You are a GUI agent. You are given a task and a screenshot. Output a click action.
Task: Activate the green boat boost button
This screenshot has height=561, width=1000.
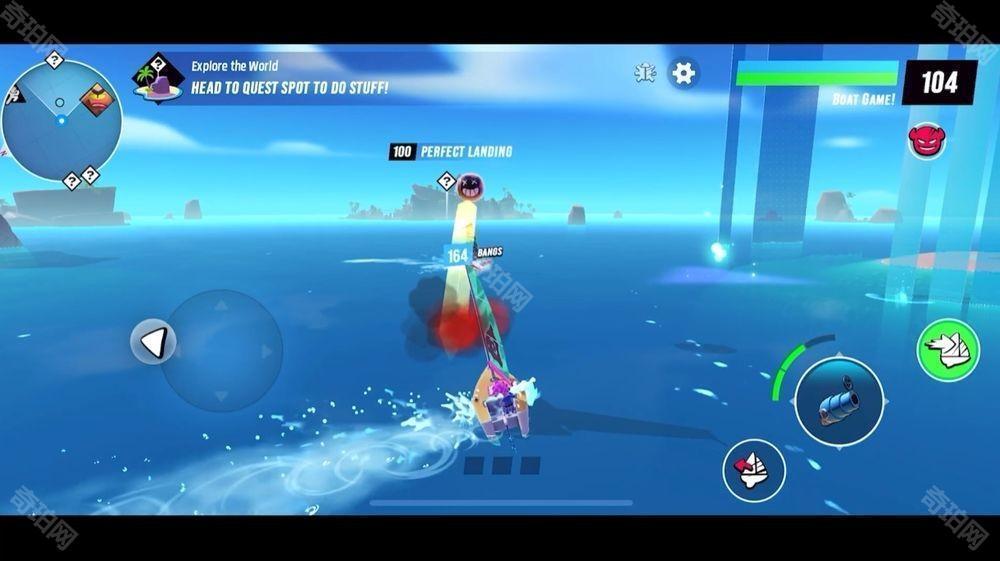point(947,349)
